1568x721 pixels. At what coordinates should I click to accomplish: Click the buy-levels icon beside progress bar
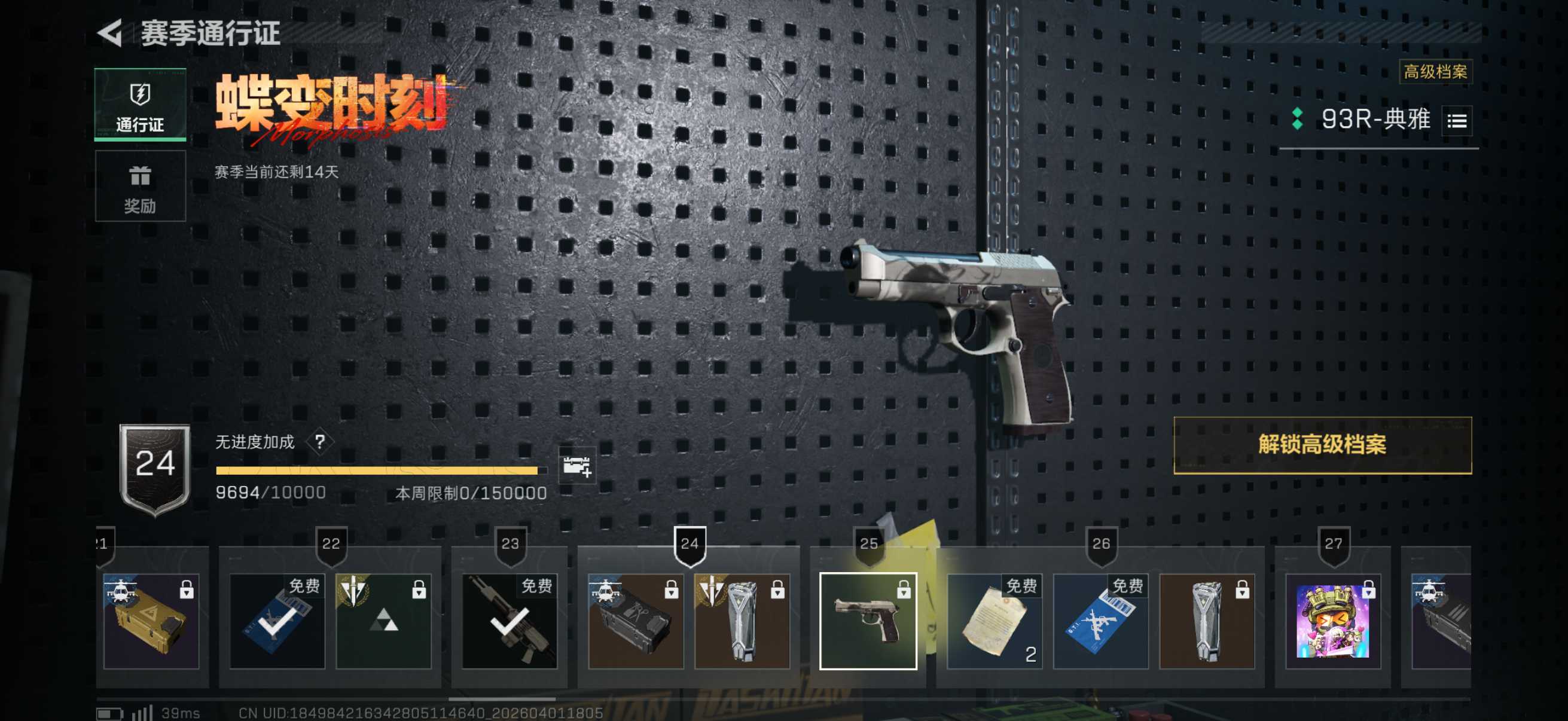coord(576,467)
